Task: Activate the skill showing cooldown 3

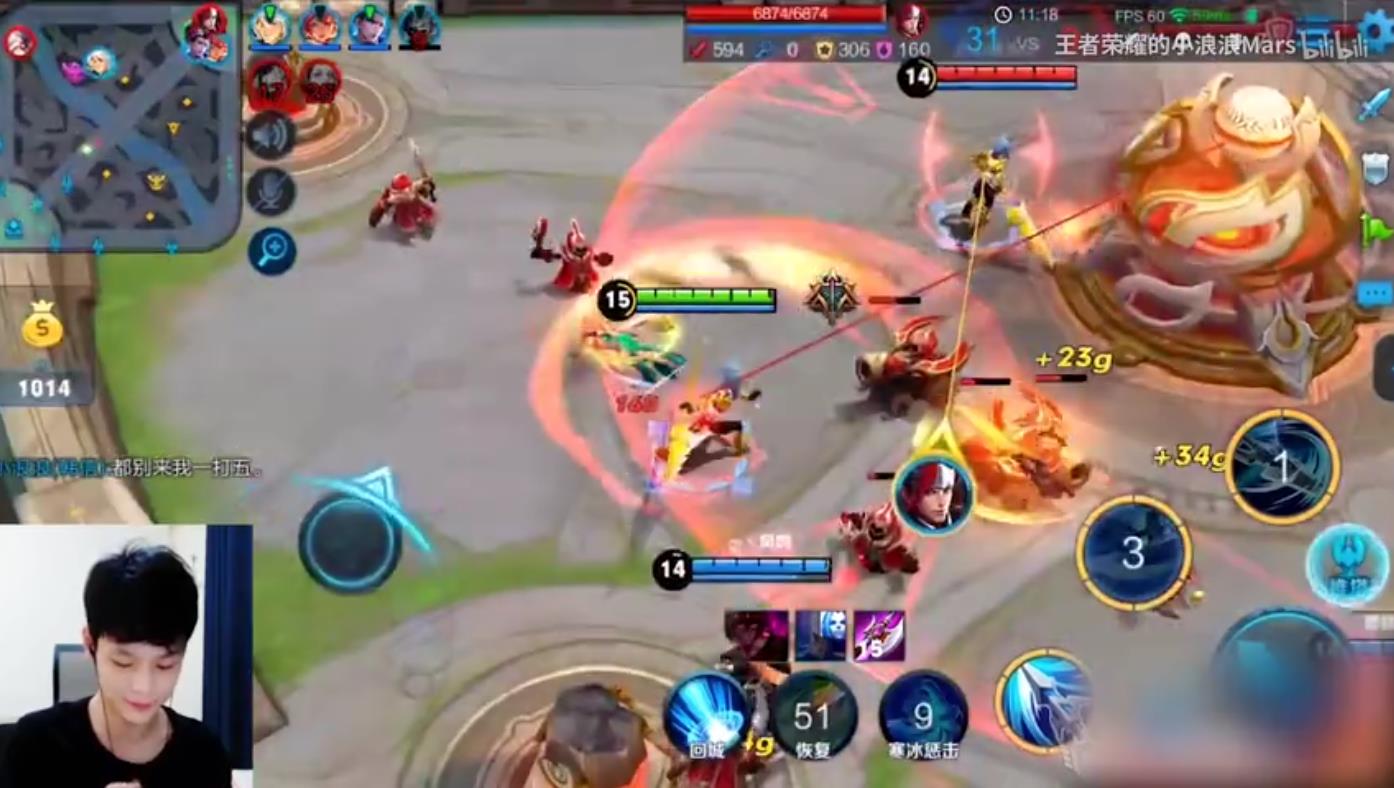Action: pyautogui.click(x=1133, y=553)
